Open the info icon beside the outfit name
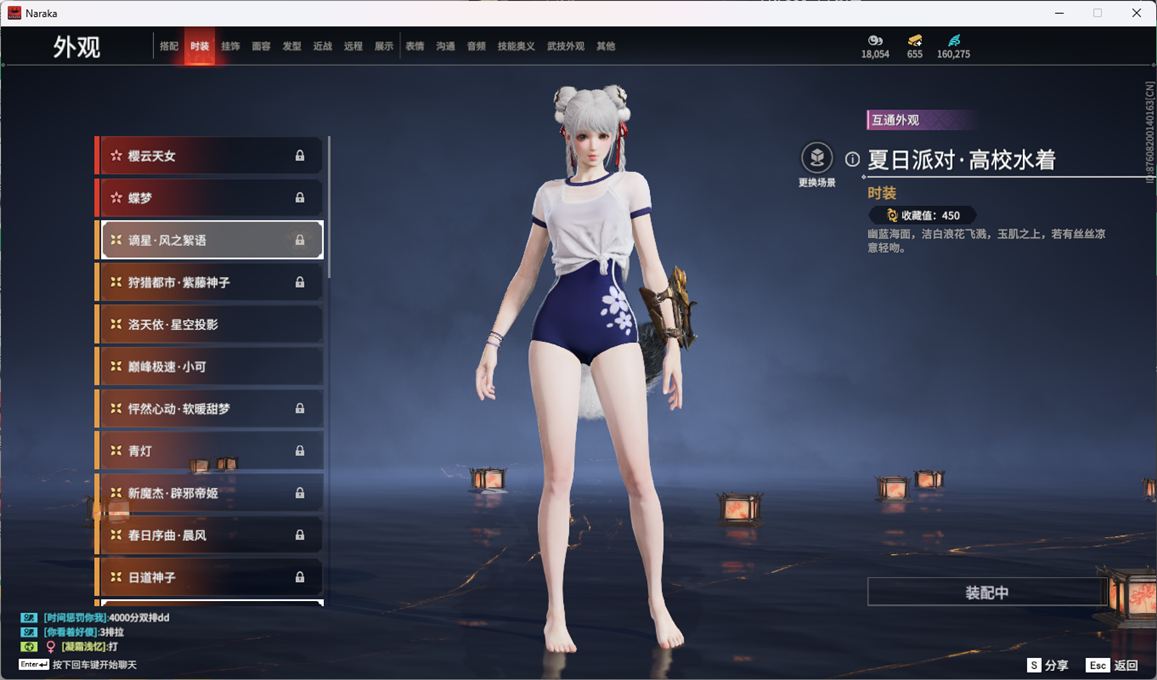Viewport: 1157px width, 680px height. coord(853,159)
